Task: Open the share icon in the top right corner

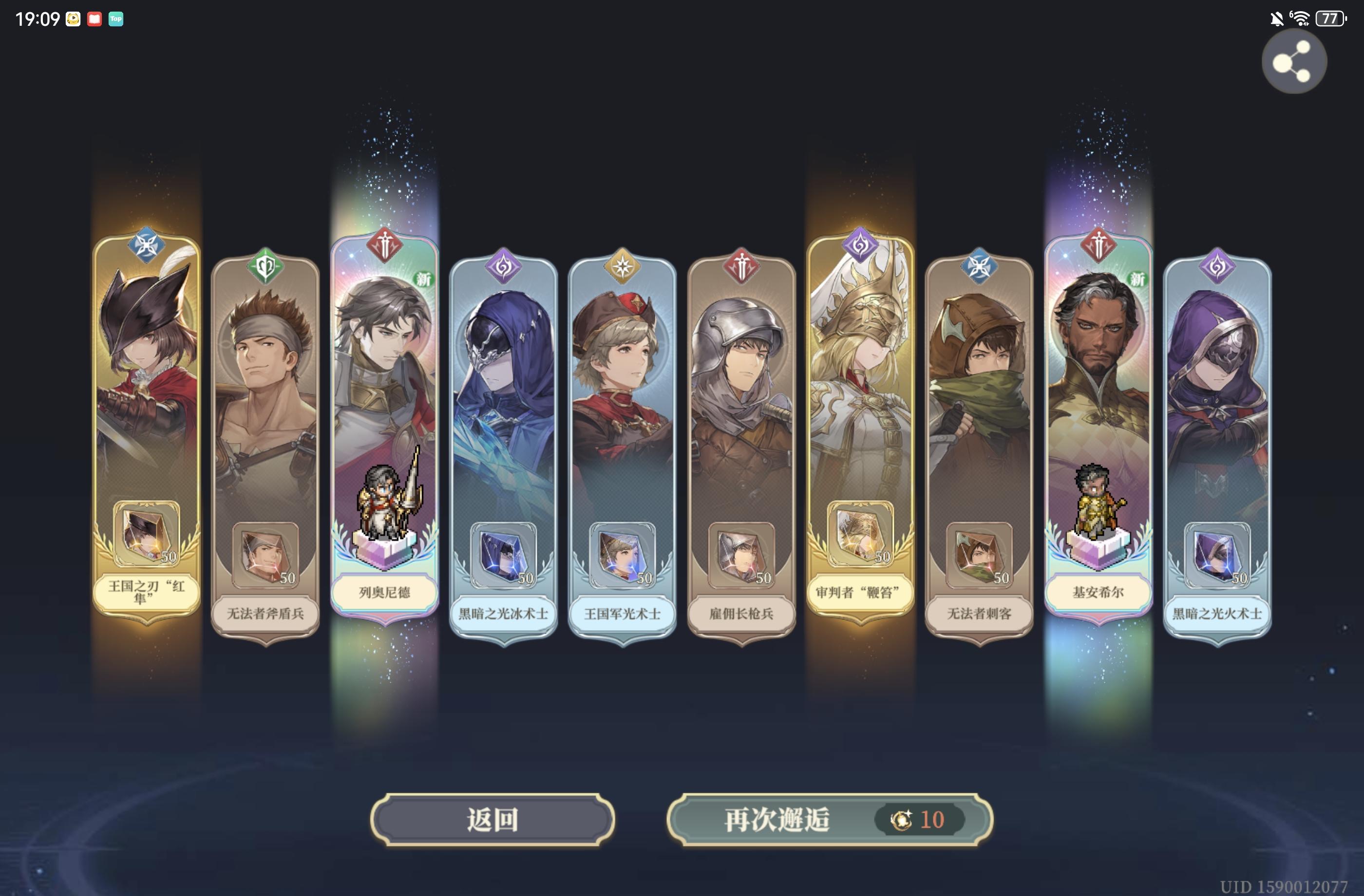Action: pyautogui.click(x=1294, y=61)
